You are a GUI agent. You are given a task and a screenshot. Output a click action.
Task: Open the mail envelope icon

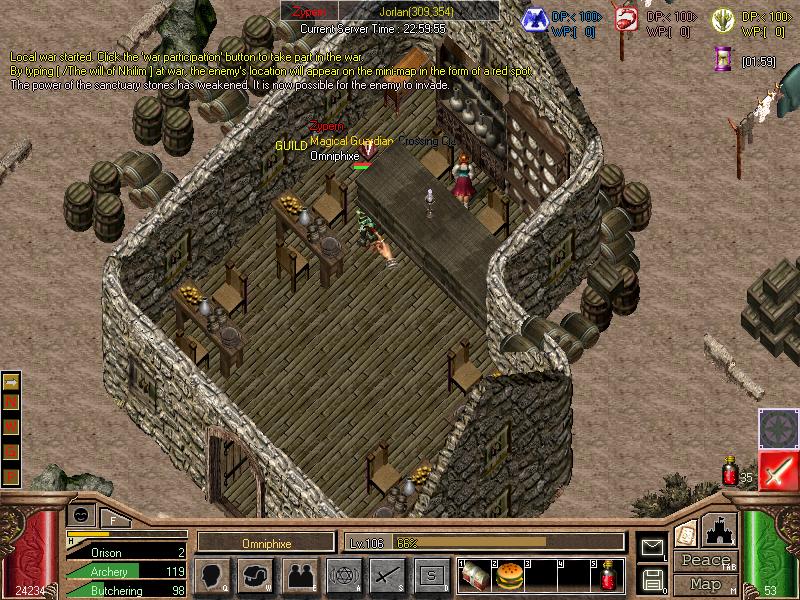652,548
